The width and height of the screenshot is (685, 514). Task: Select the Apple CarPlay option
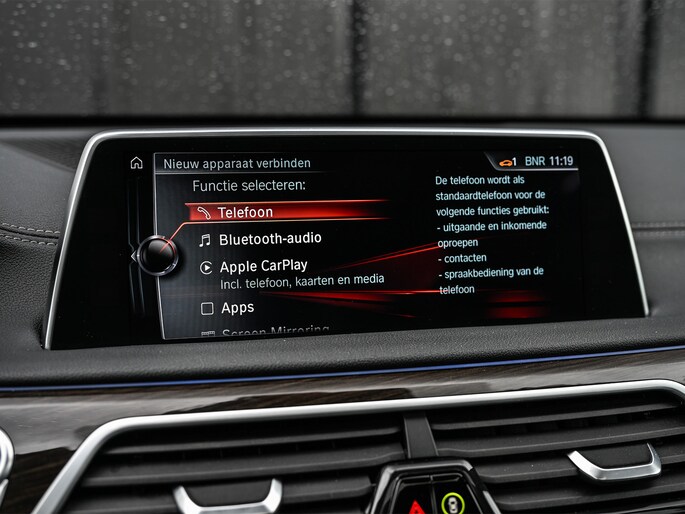coord(263,266)
